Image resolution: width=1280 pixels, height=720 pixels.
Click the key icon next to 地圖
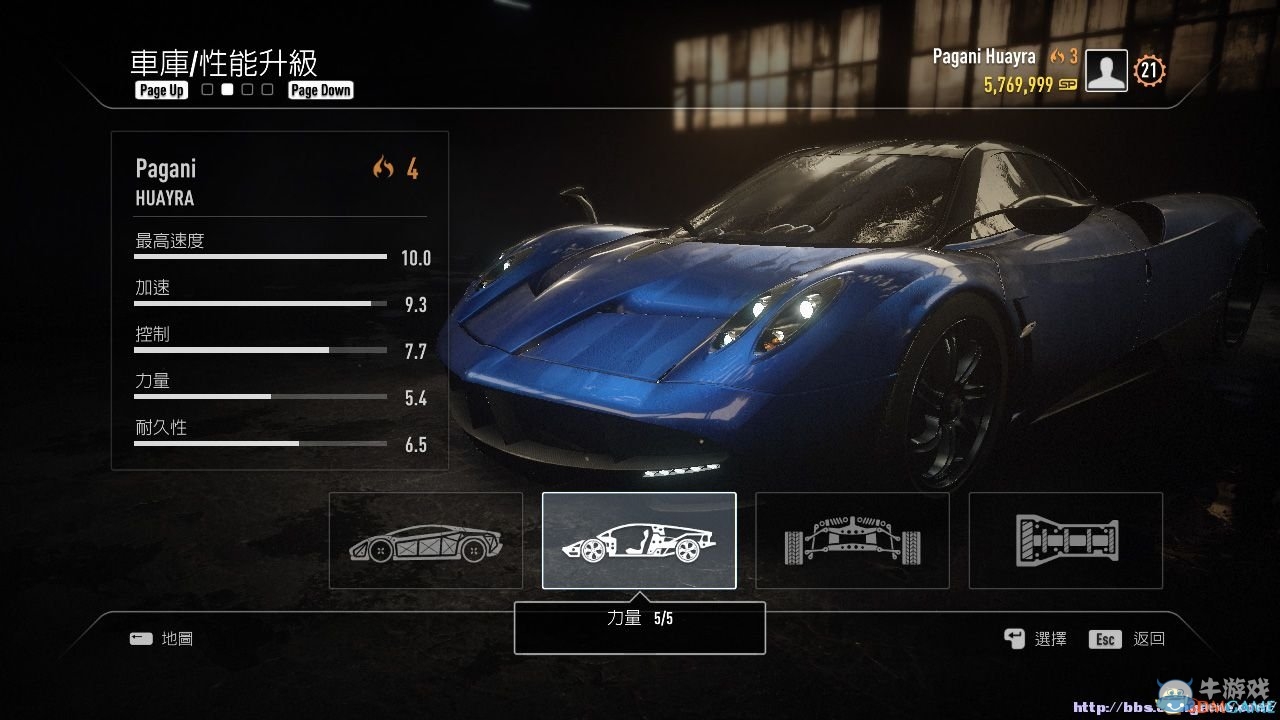coord(142,638)
